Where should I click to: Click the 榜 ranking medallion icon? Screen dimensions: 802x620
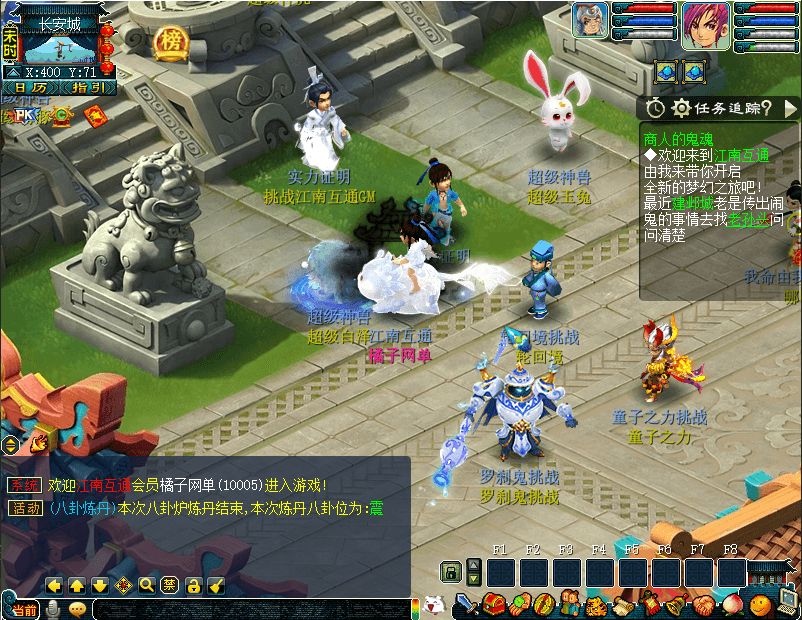click(170, 41)
